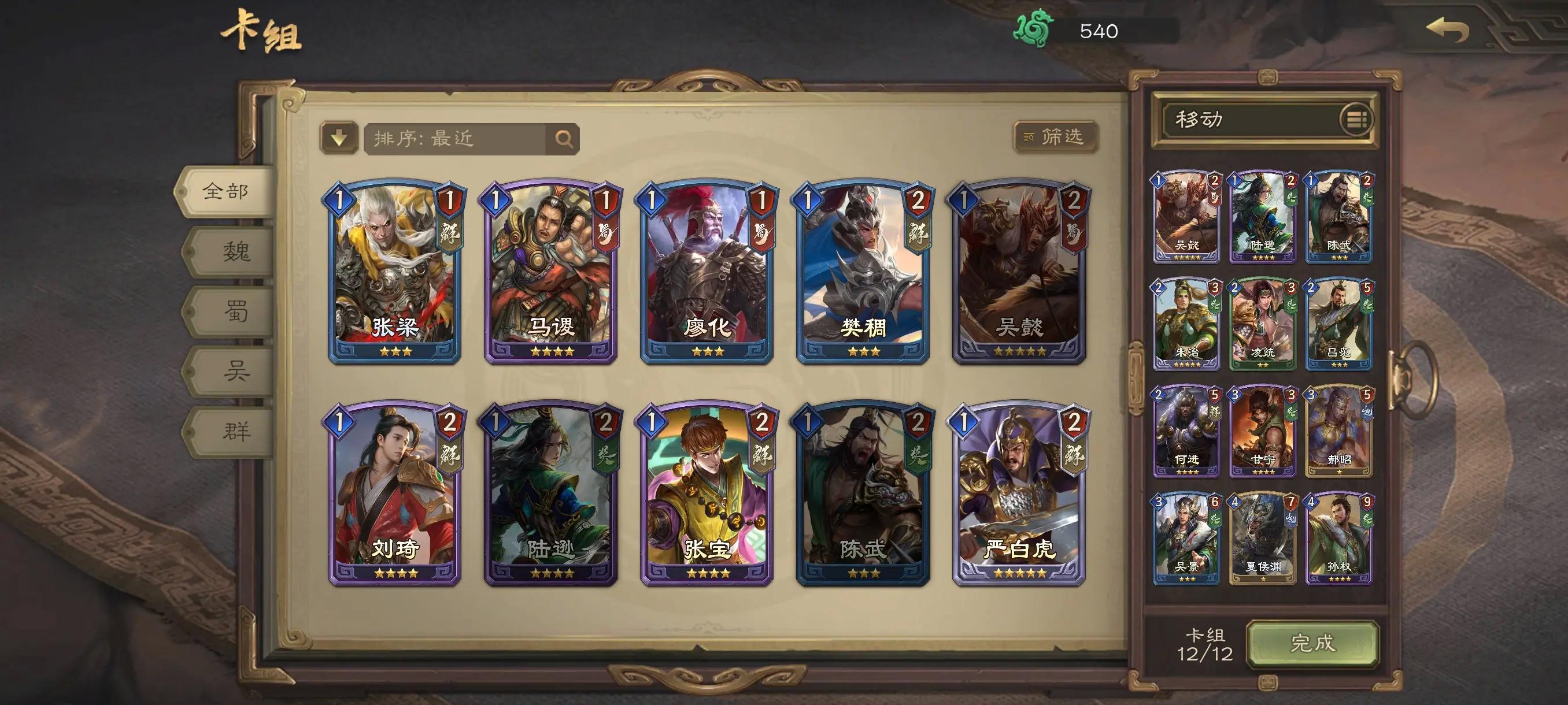Viewport: 1568px width, 705px height.
Task: Select the 全部 all-cards tab
Action: [x=225, y=192]
